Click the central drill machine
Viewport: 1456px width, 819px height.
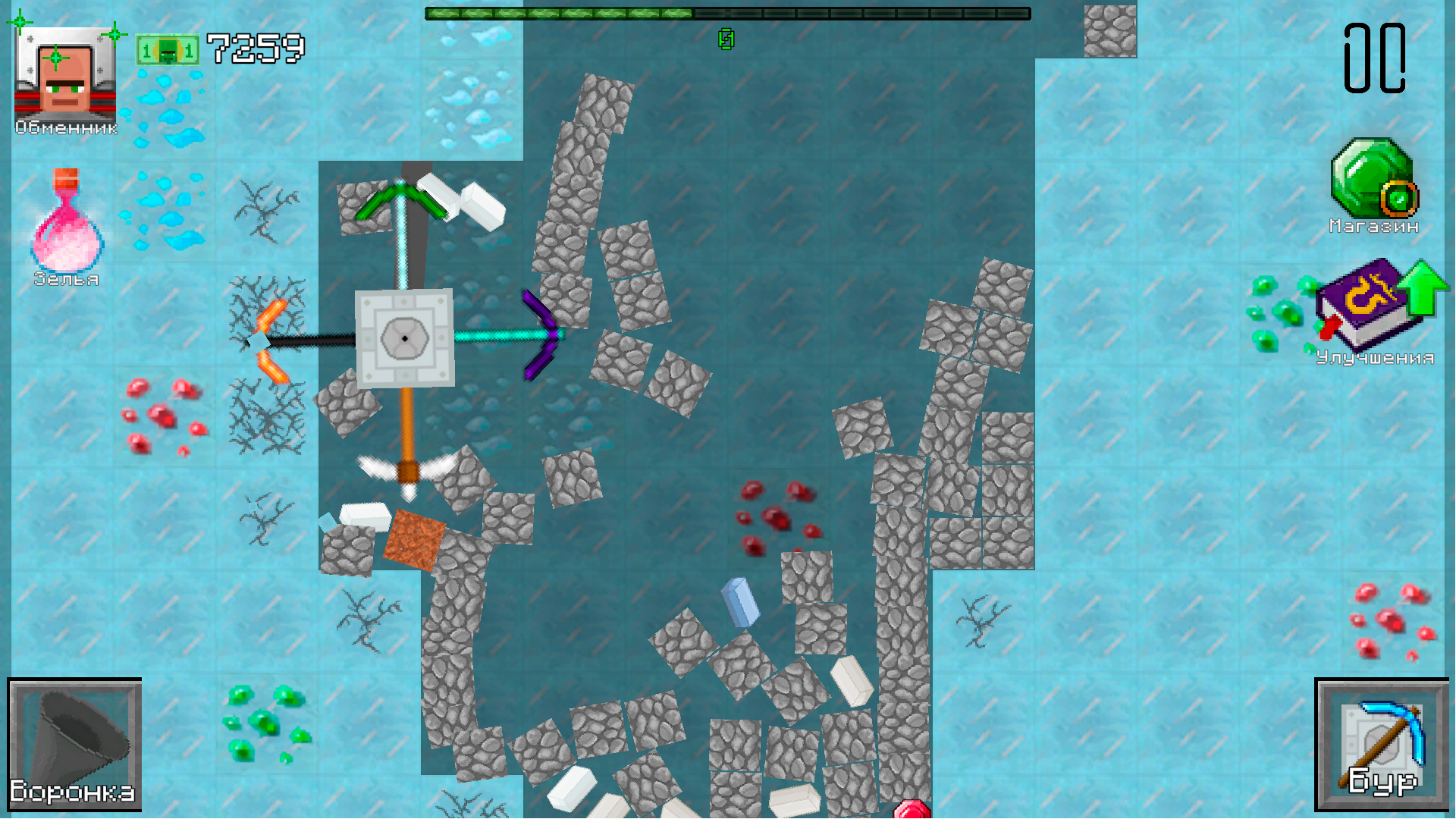pos(404,337)
